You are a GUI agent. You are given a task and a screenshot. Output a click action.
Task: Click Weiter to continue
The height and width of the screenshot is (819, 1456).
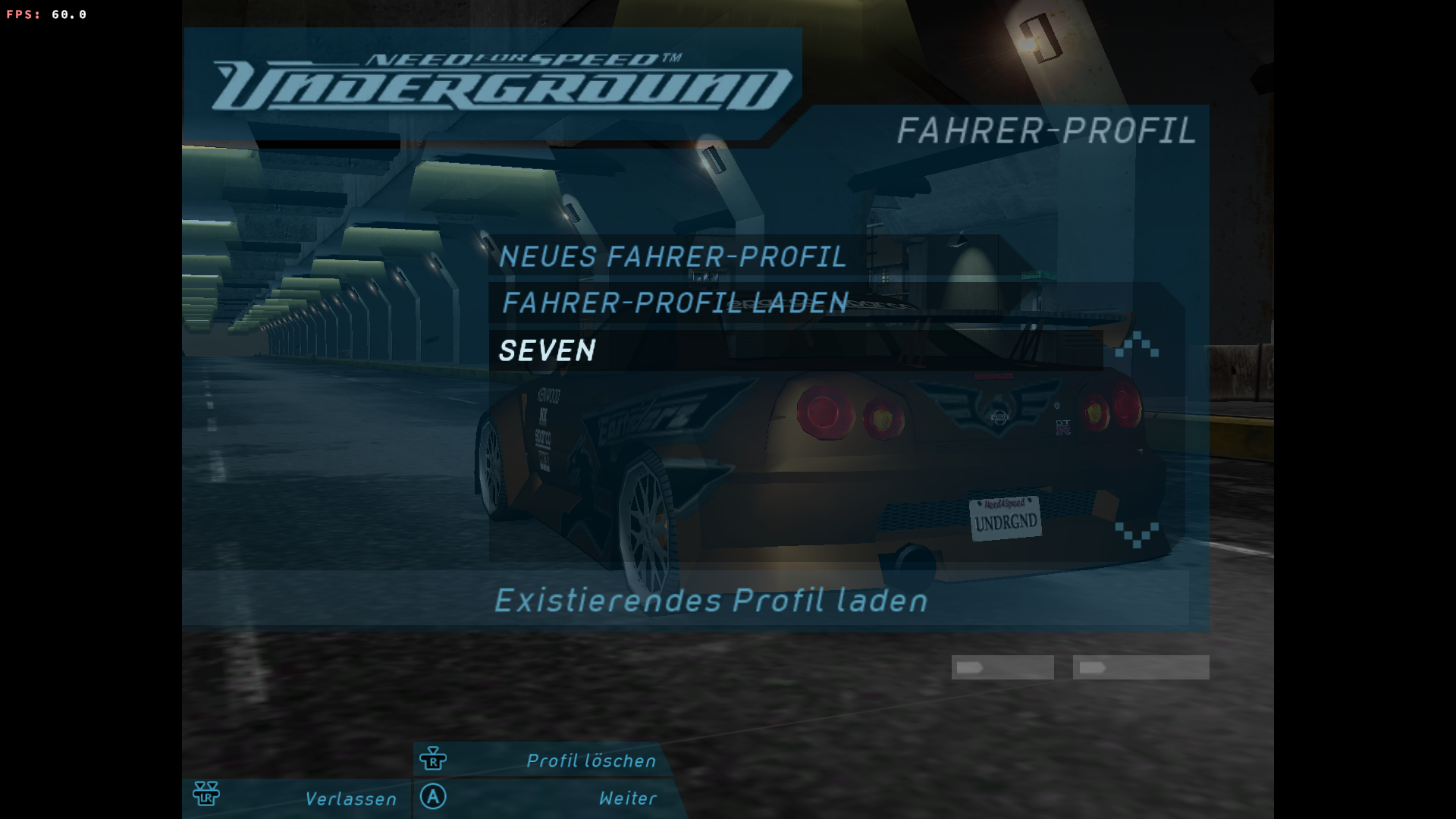click(626, 798)
